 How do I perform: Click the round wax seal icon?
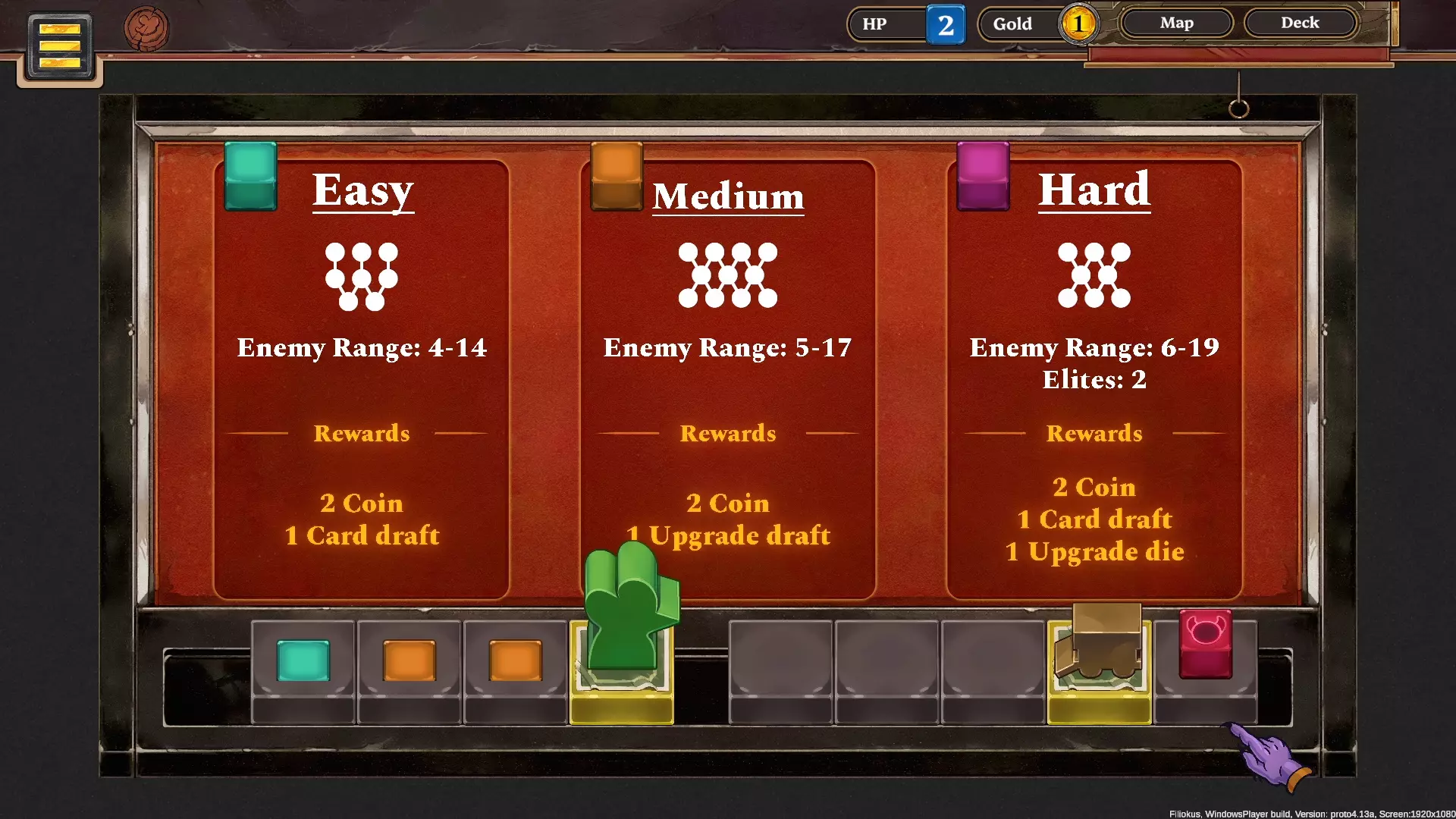(x=146, y=29)
